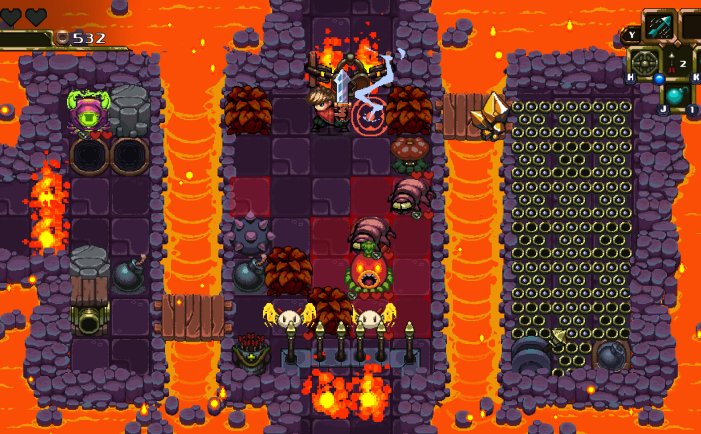701x434 pixels.
Task: Select the teal arrow item slot
Action: coord(658,25)
